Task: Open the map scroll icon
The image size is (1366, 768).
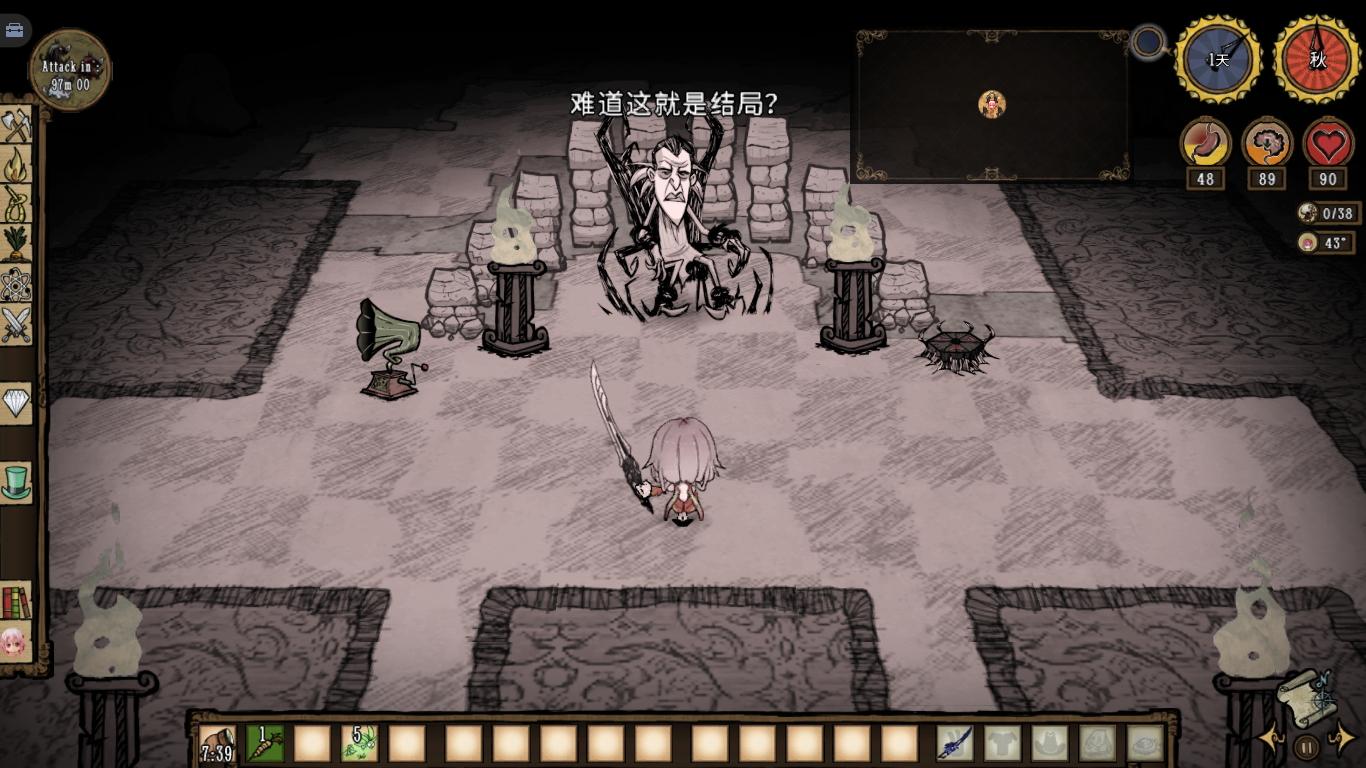Action: (1305, 695)
